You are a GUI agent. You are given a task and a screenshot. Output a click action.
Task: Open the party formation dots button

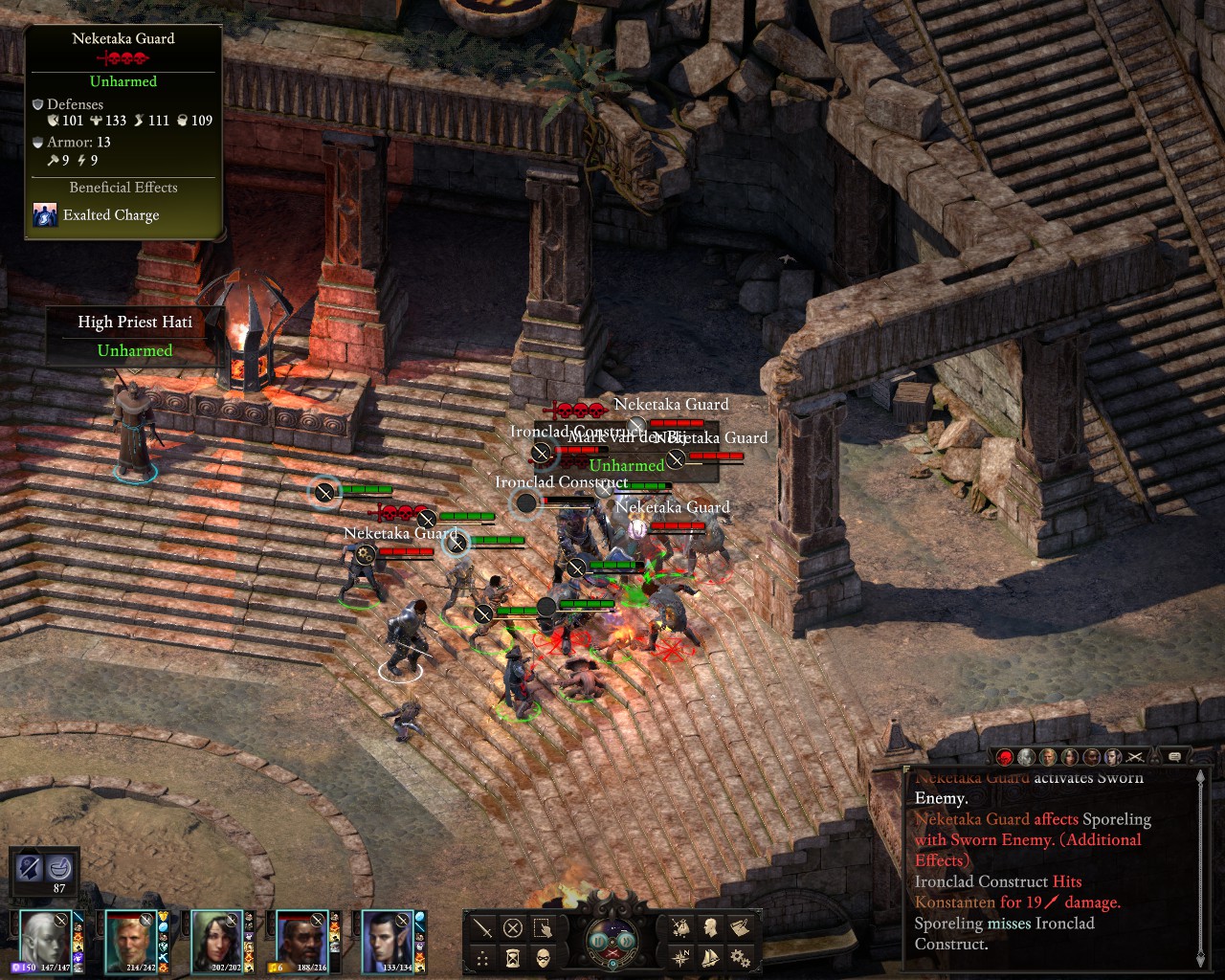click(x=483, y=957)
